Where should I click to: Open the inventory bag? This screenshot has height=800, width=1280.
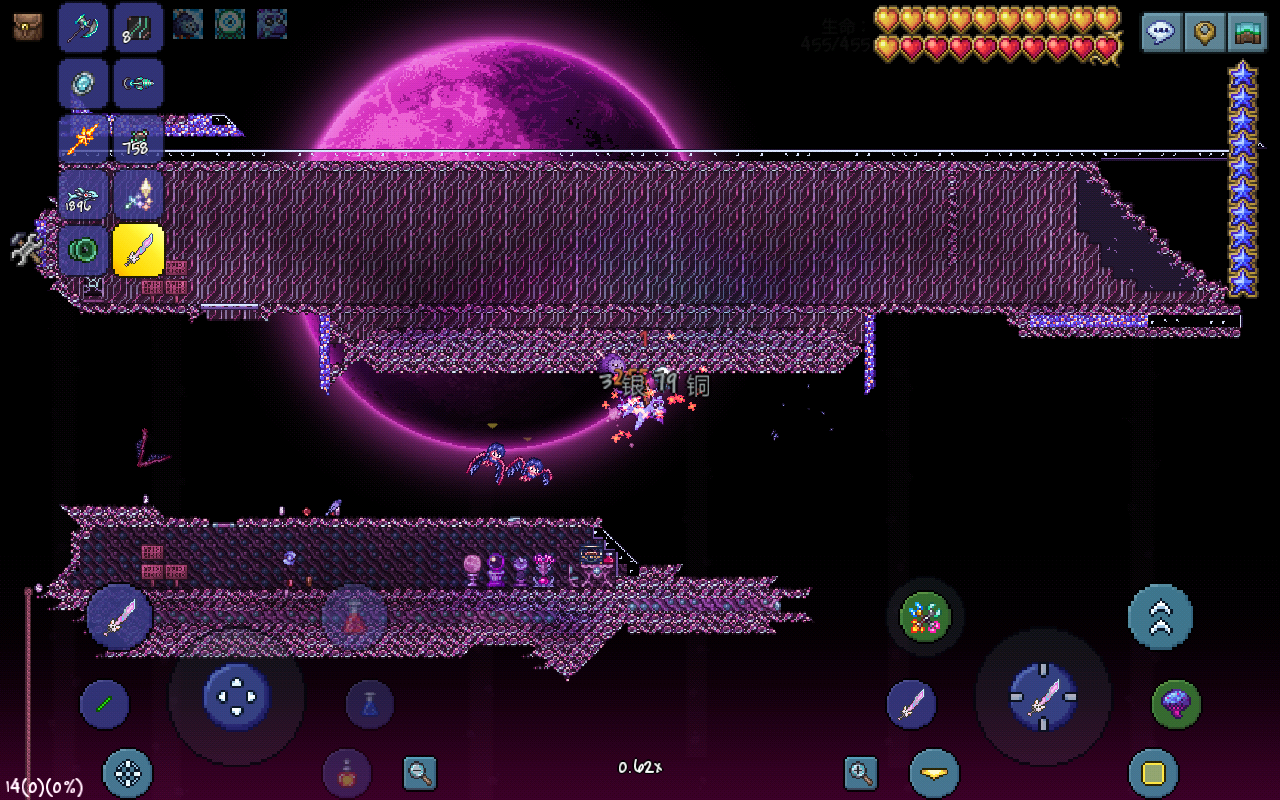coord(28,27)
